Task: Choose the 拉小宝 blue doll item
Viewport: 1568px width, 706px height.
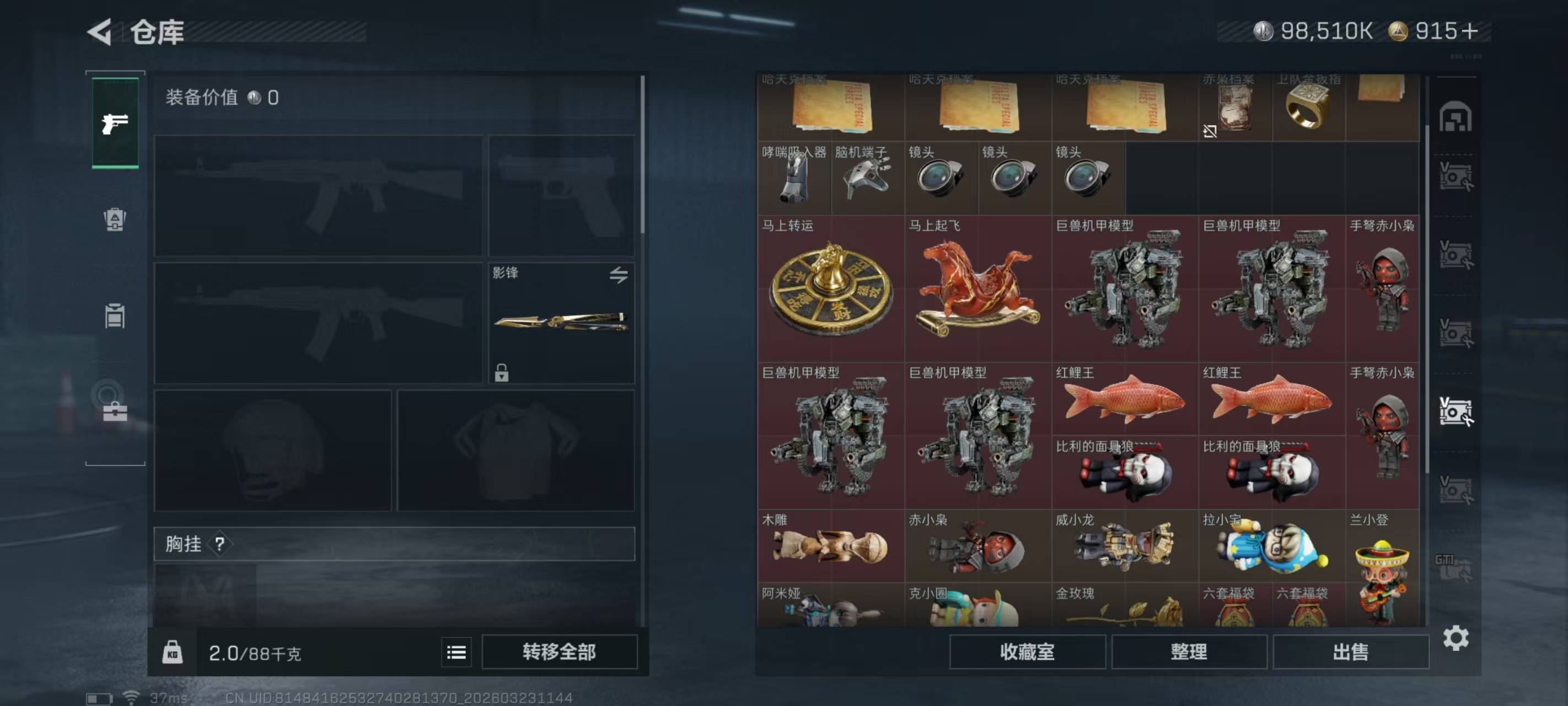Action: [1271, 545]
